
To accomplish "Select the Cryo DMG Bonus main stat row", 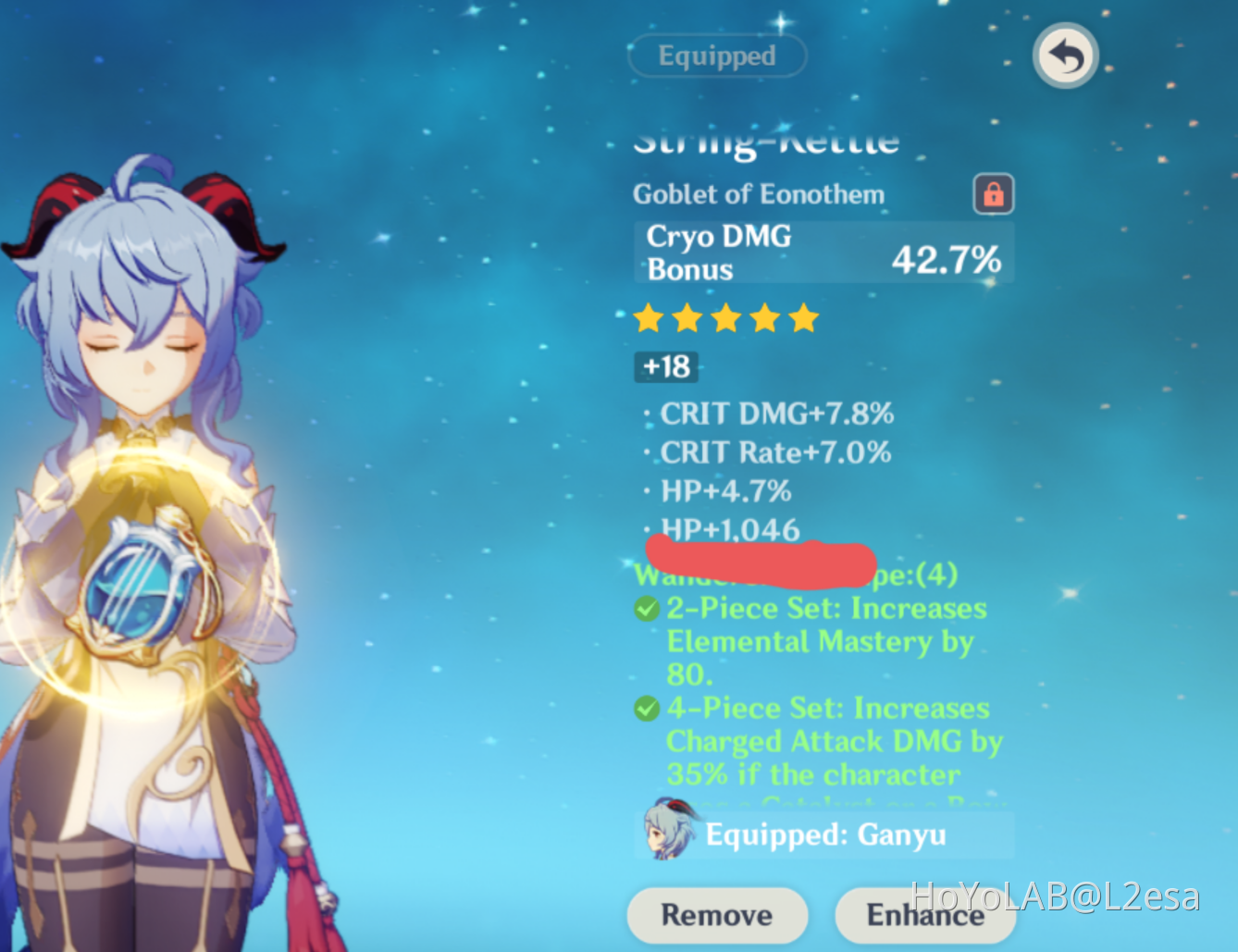I will tap(823, 252).
